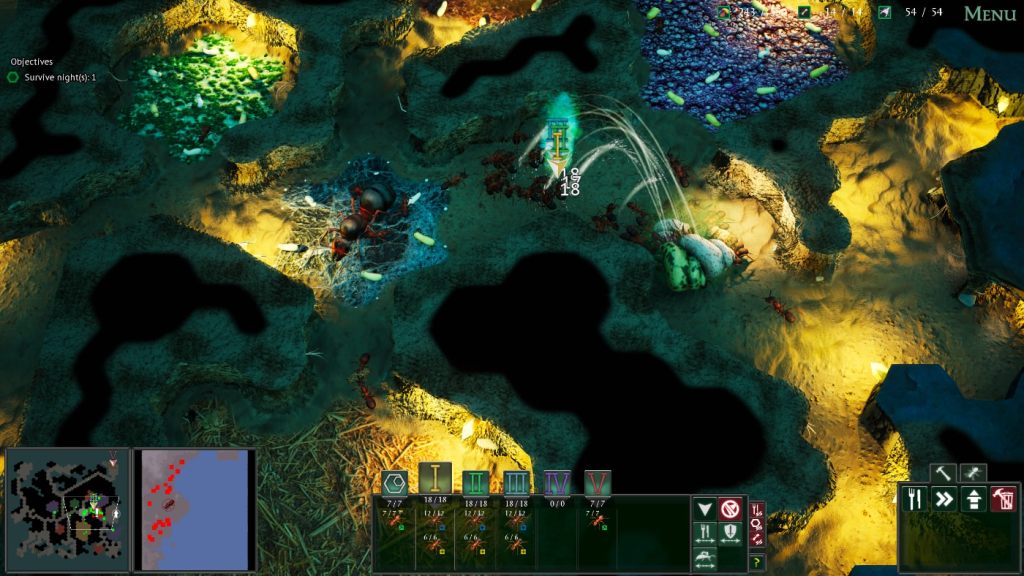Screen dimensions: 1024x576
Task: Activate the red hammer trash demolish button
Action: (1004, 498)
